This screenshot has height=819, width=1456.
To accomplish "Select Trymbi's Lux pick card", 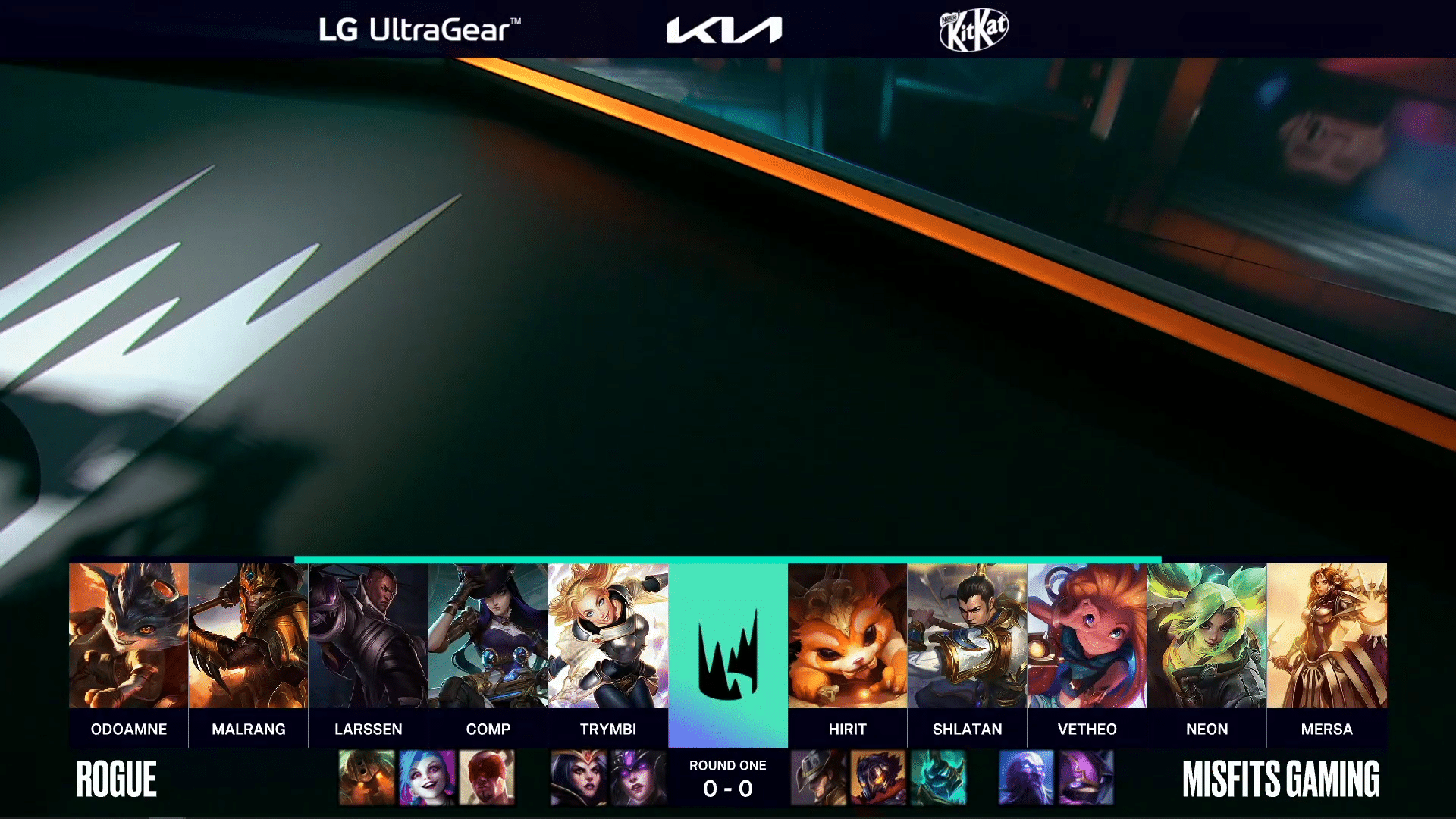I will (x=607, y=635).
